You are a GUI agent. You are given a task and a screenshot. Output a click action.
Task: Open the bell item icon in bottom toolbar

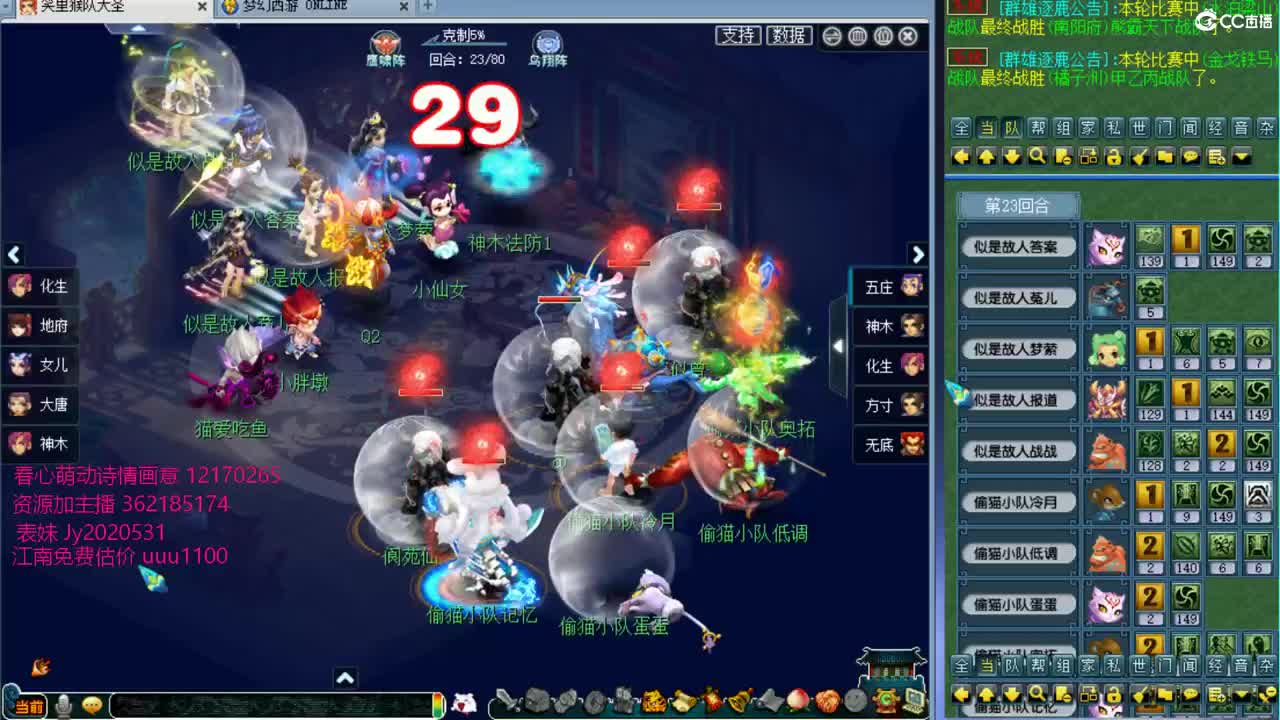coord(737,701)
